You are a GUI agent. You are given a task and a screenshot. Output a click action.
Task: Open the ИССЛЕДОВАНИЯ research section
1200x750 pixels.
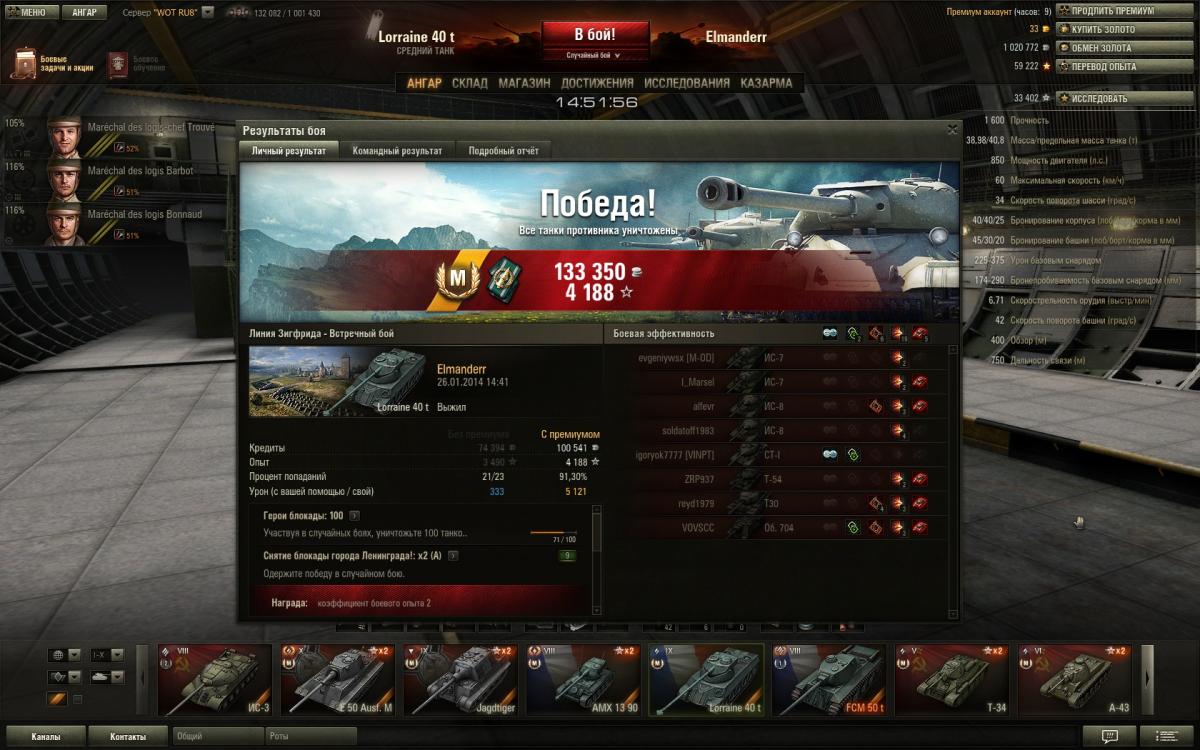(x=687, y=83)
